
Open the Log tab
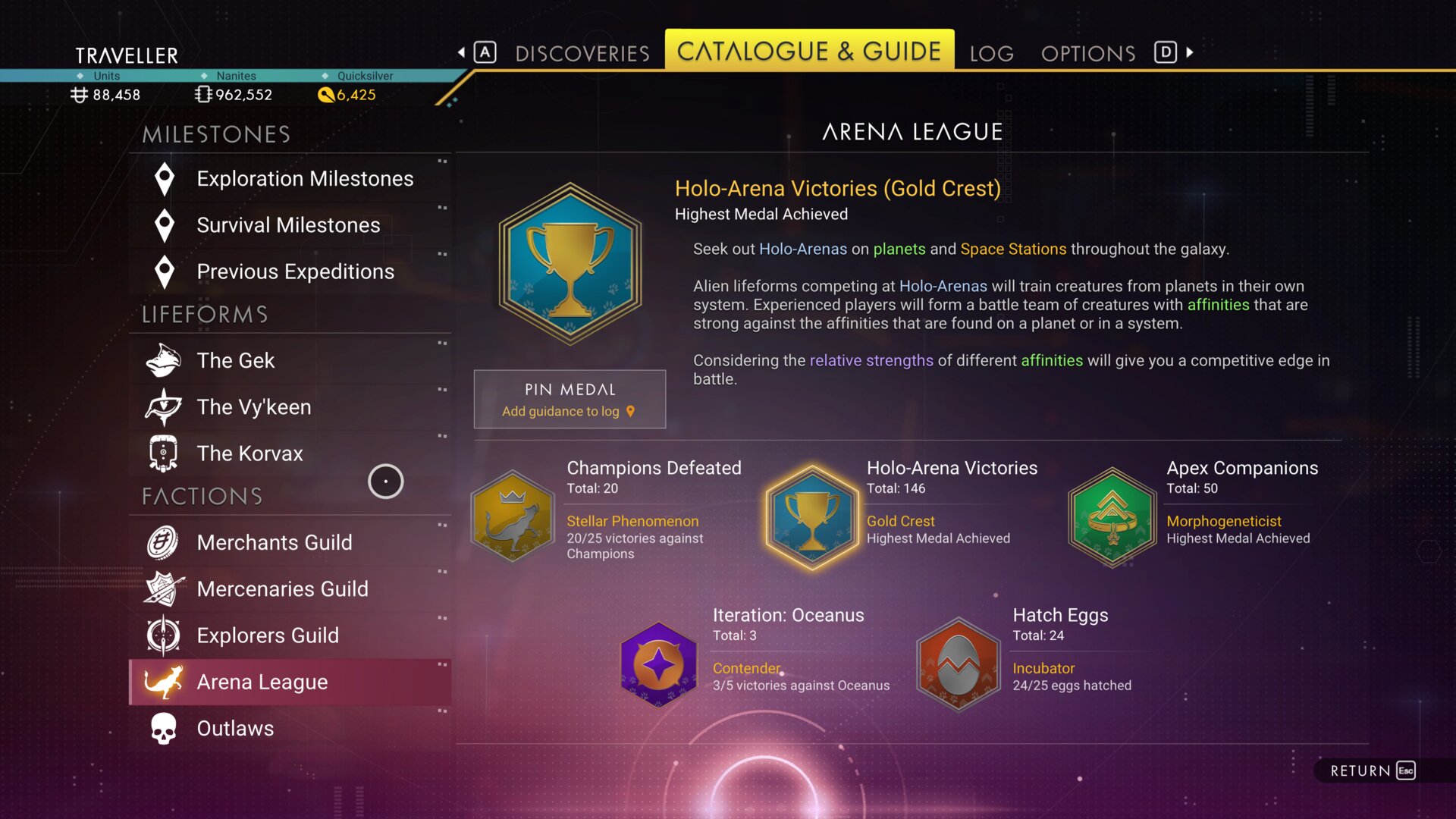[x=991, y=53]
